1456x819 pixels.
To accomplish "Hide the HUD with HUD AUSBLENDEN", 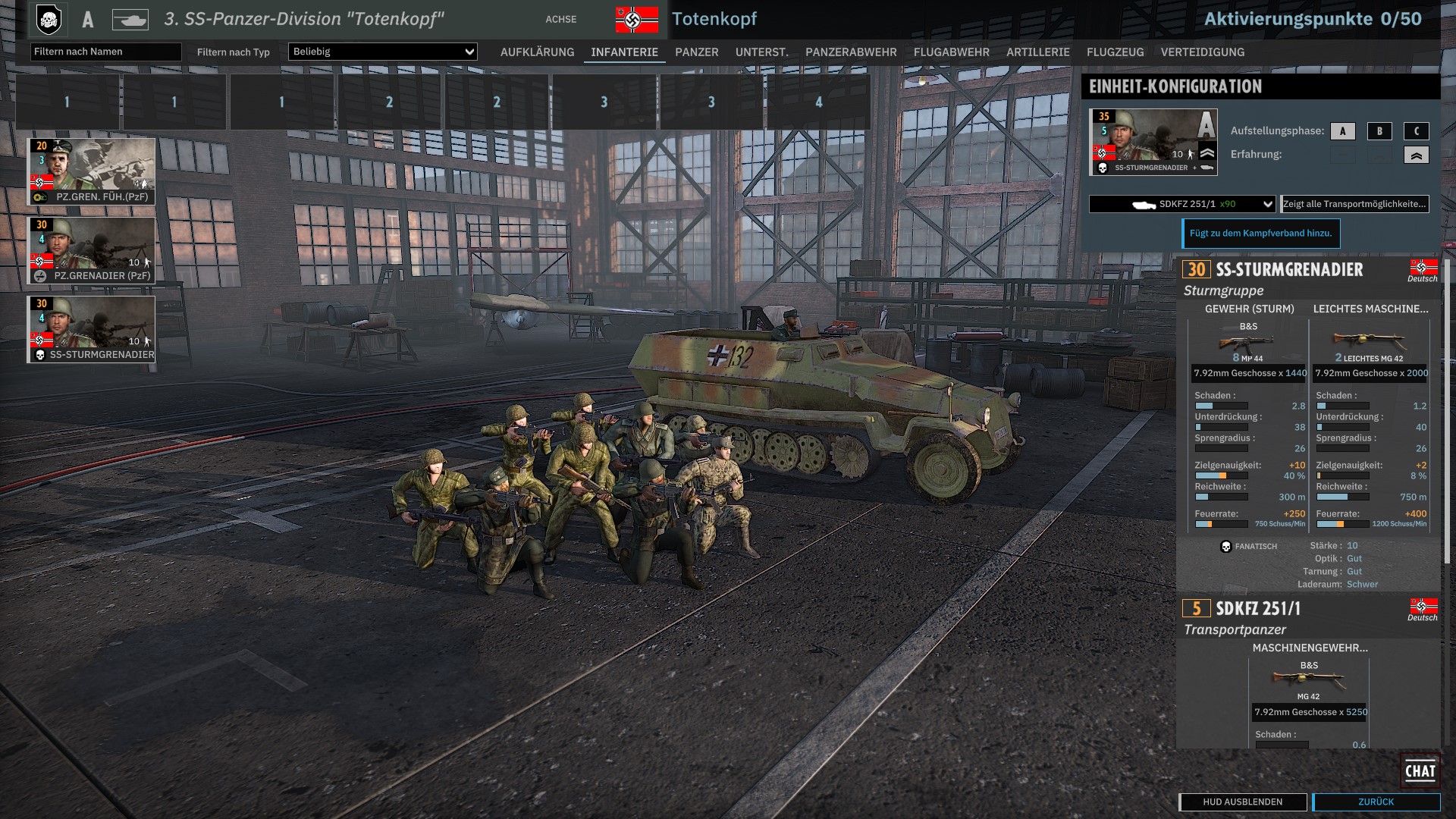I will [x=1242, y=802].
